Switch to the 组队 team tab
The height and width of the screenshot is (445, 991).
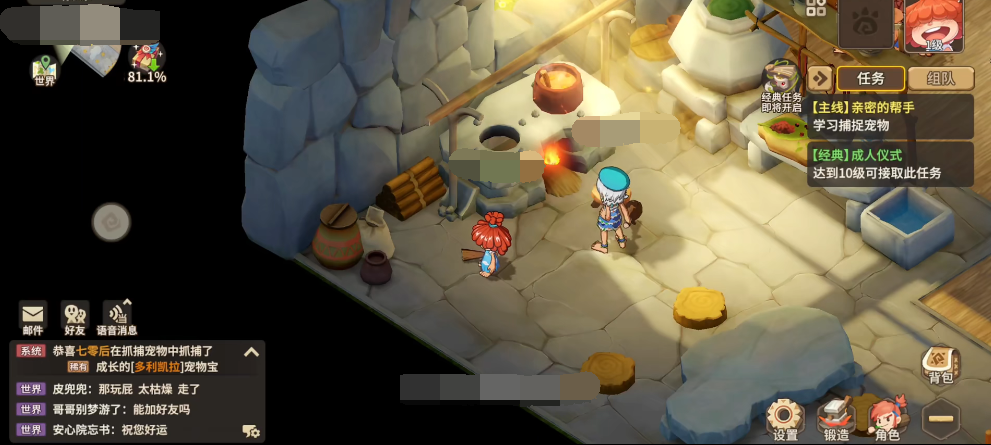[940, 79]
